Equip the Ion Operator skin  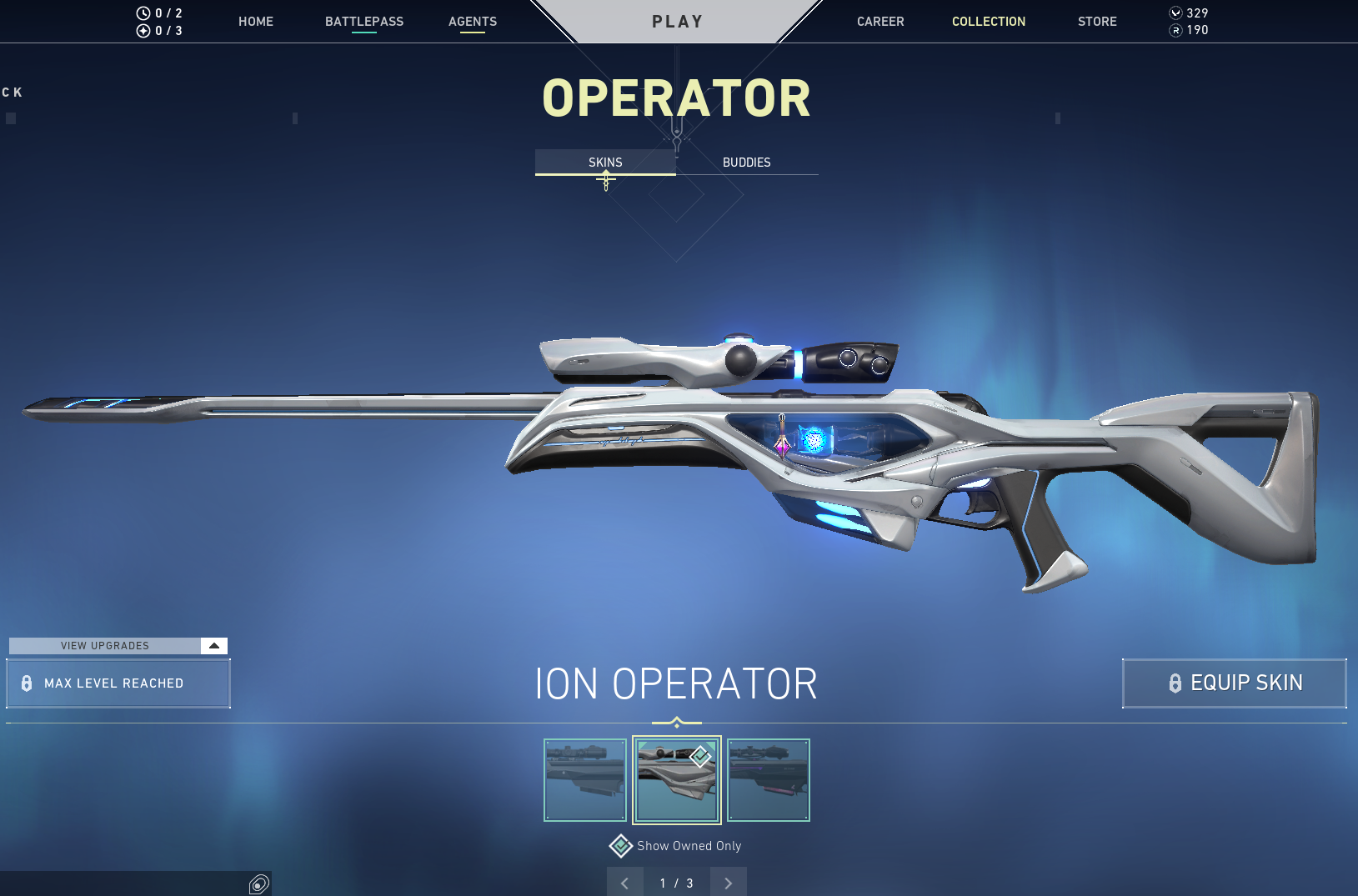tap(1234, 683)
